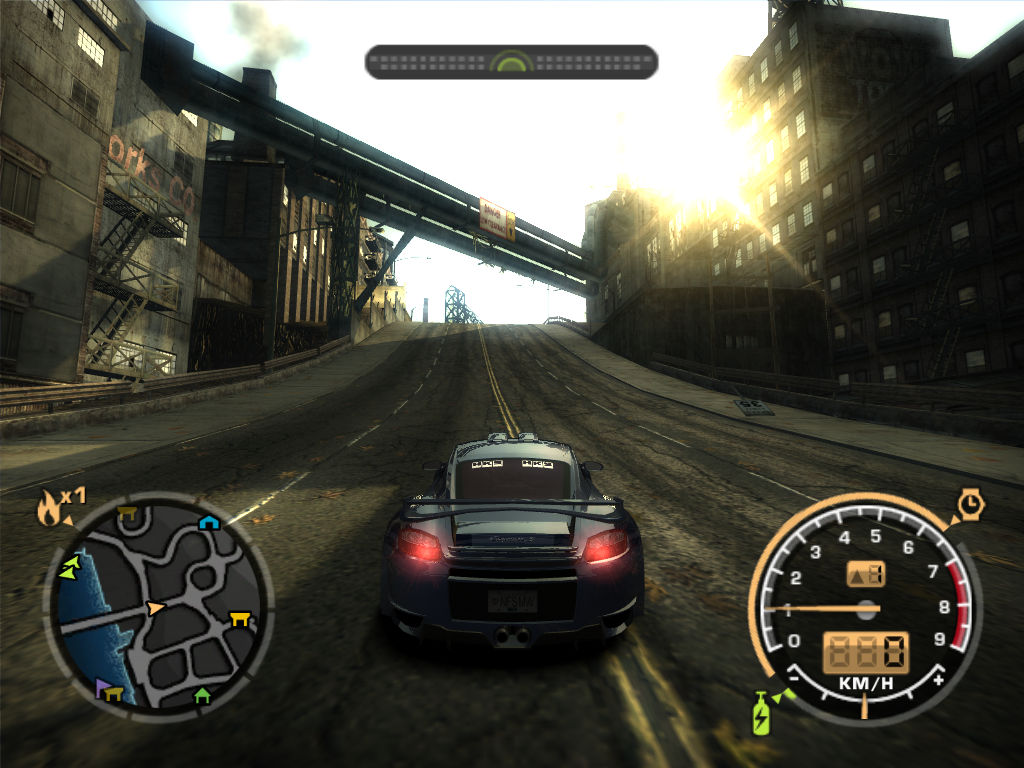1024x768 pixels.
Task: Click the orange player arrow on minimap
Action: click(x=155, y=607)
